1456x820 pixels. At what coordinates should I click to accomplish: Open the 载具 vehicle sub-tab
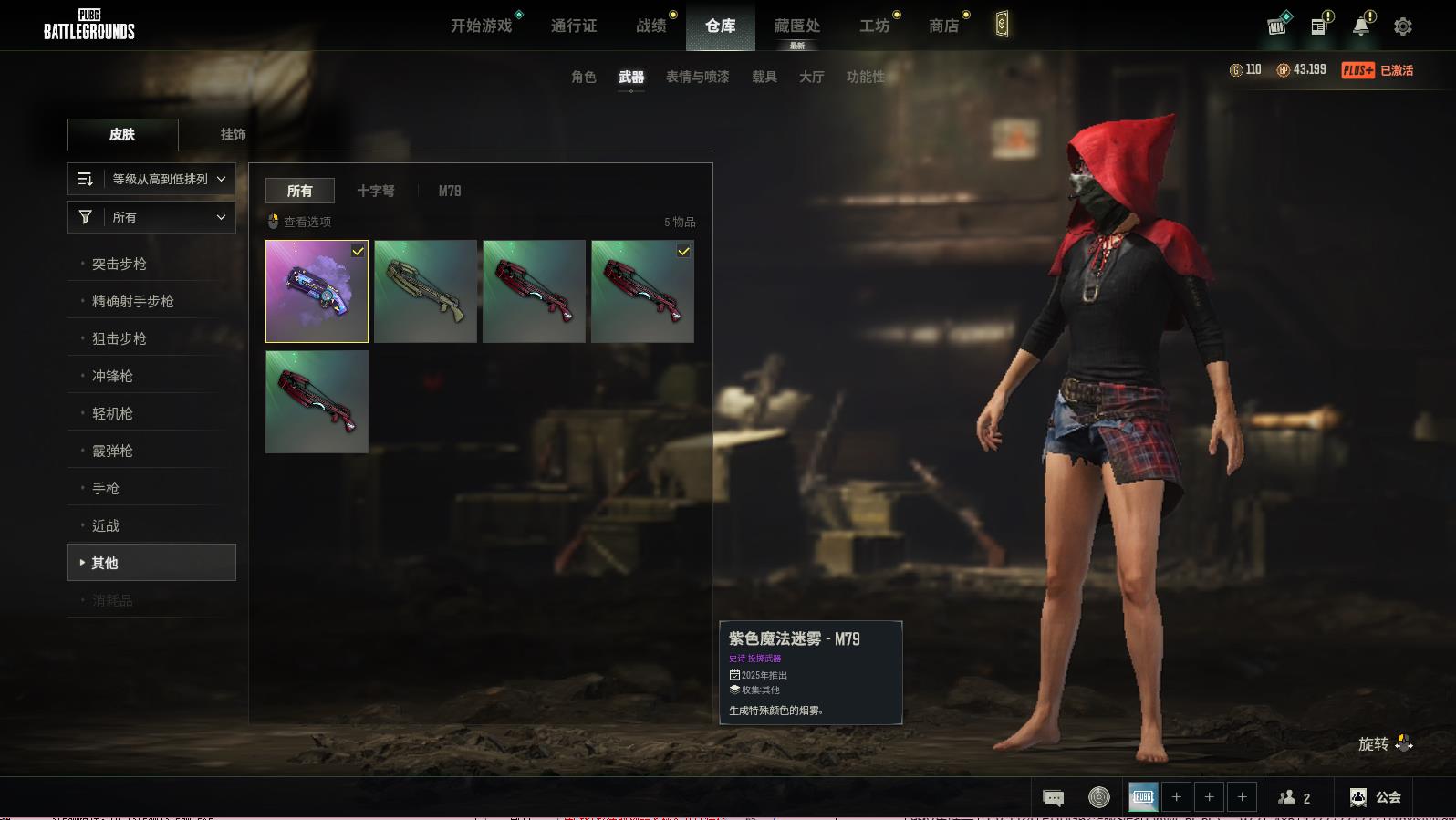[764, 77]
